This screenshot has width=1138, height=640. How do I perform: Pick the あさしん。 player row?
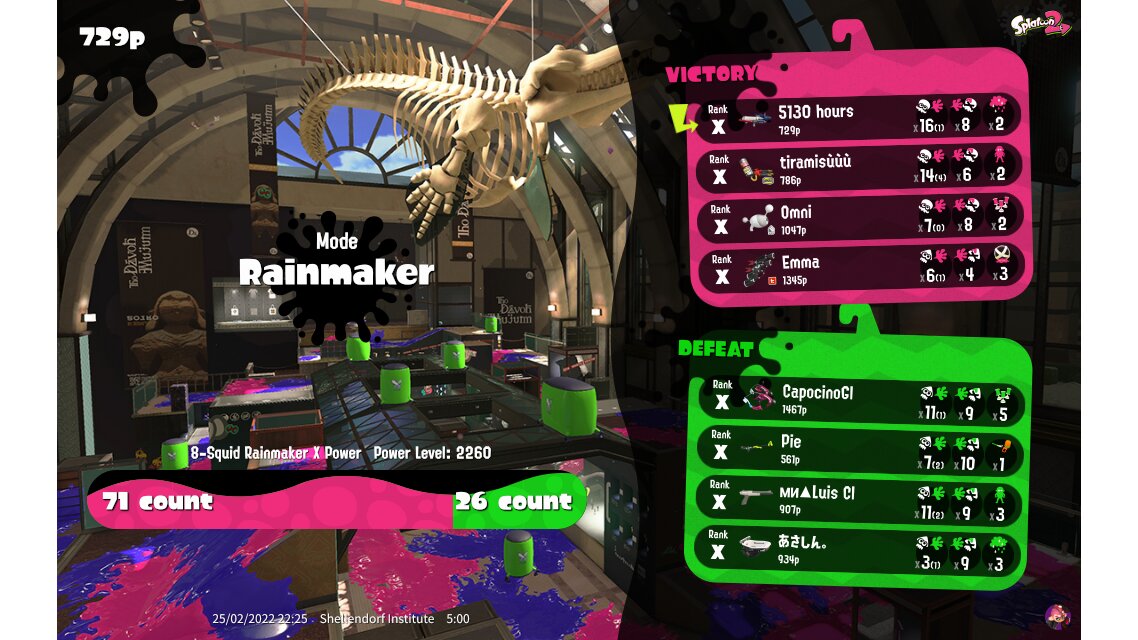tap(860, 549)
